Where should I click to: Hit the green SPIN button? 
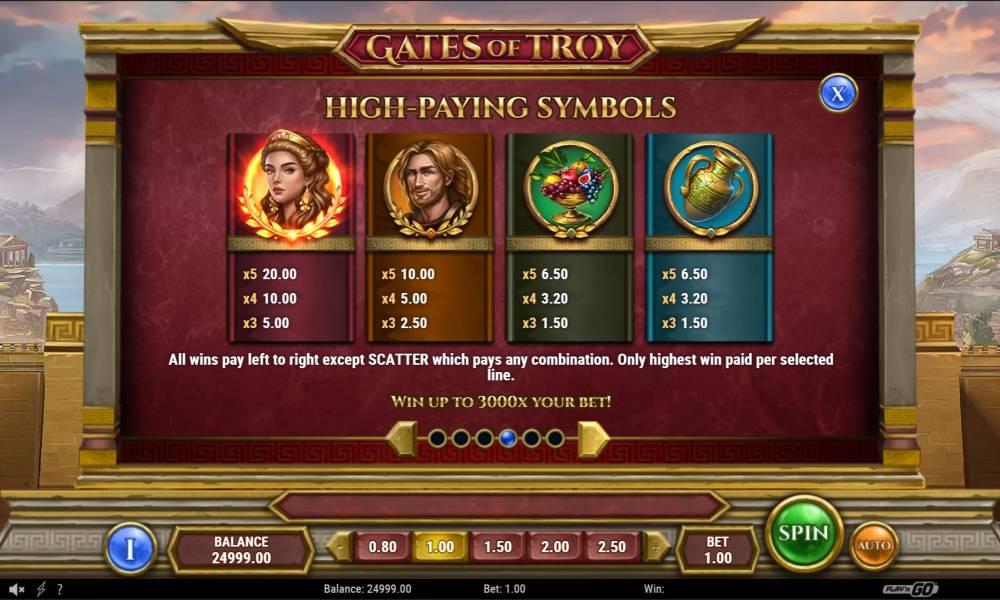[x=804, y=533]
